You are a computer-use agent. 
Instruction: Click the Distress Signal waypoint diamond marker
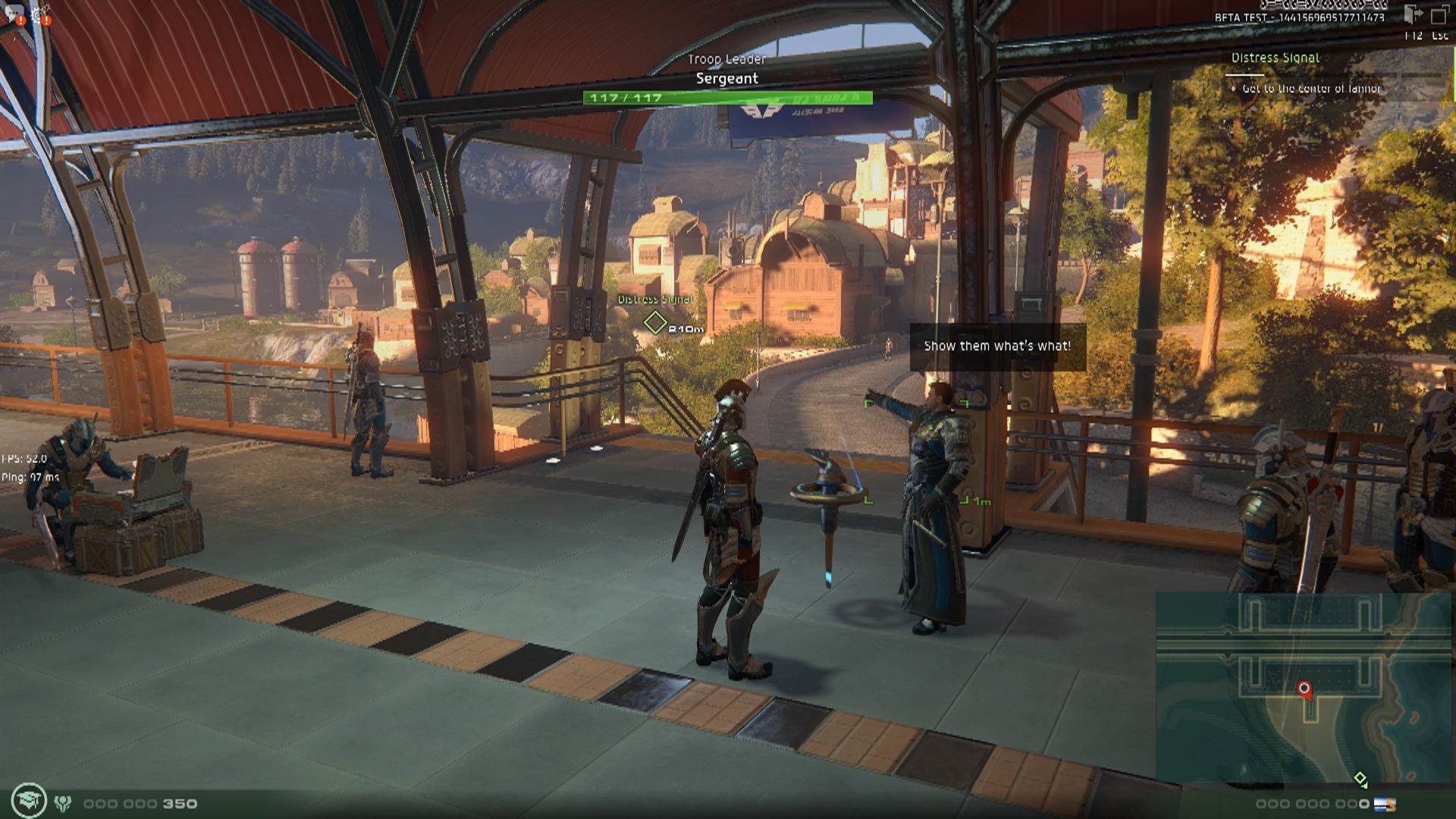click(x=654, y=323)
